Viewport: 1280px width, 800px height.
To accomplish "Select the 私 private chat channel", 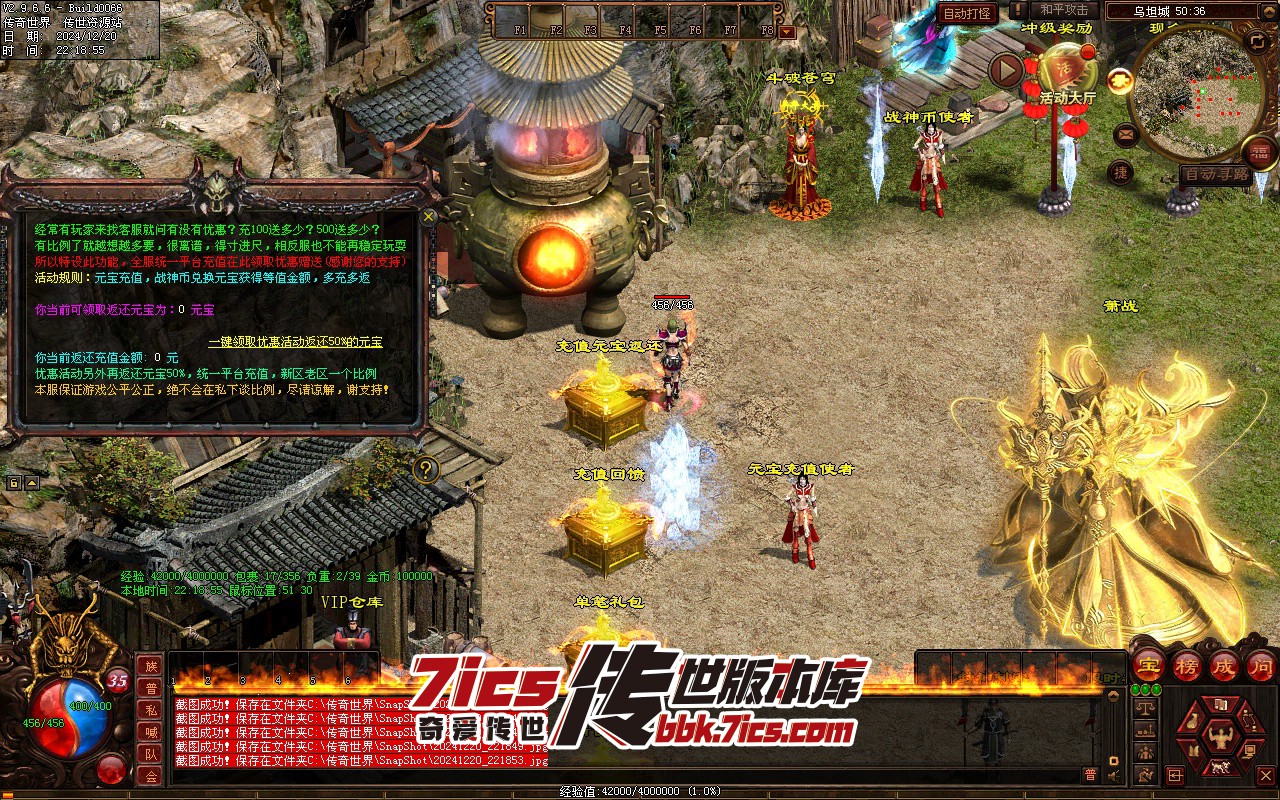I will tap(151, 711).
